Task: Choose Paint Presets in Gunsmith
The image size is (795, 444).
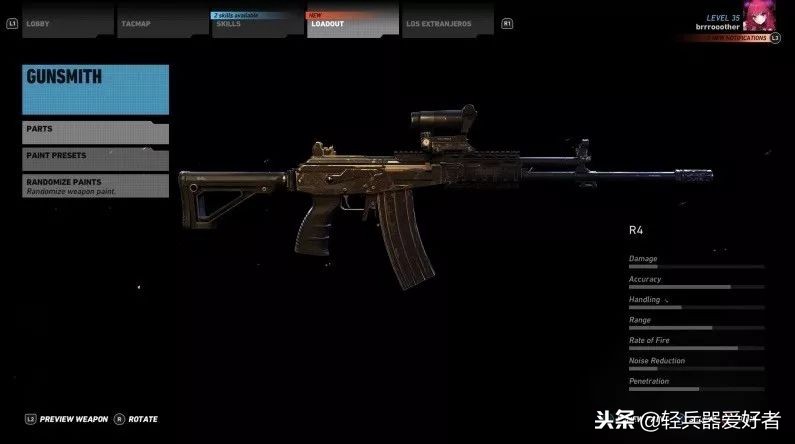Action: [x=95, y=157]
